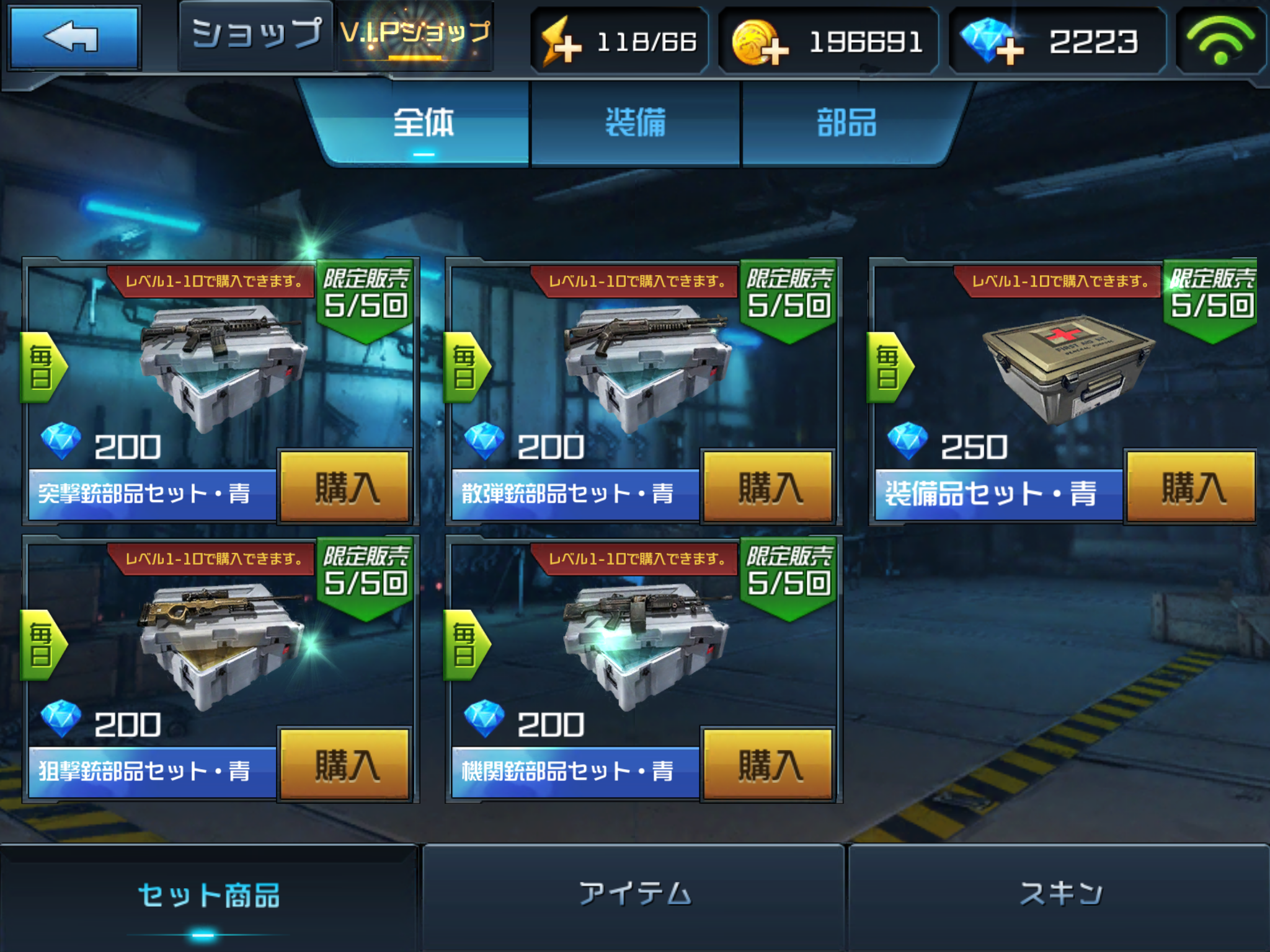The width and height of the screenshot is (1270, 952).
Task: Open the セット商品 bottom tab
Action: [208, 896]
